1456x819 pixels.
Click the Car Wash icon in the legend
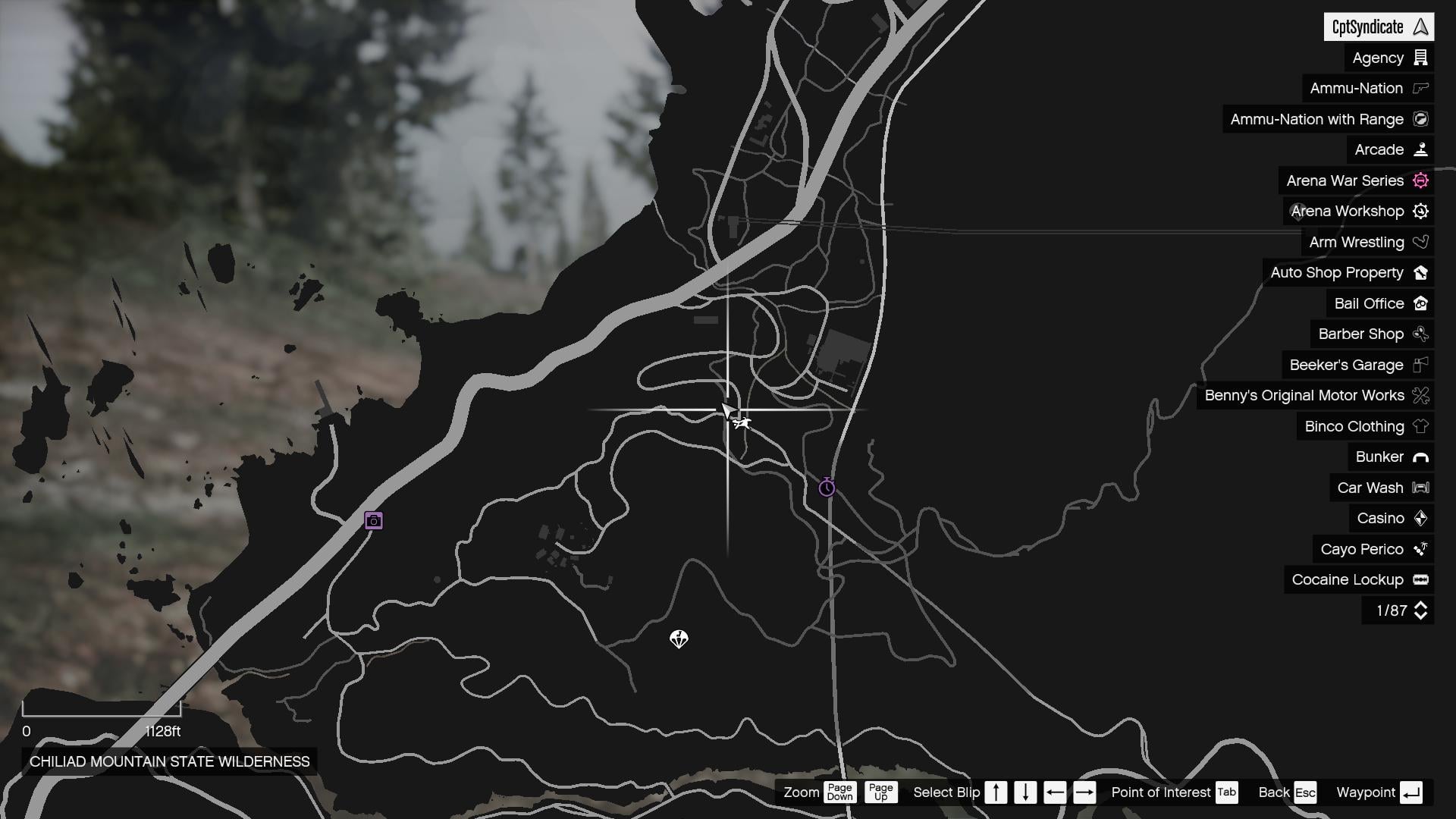[x=1420, y=488]
